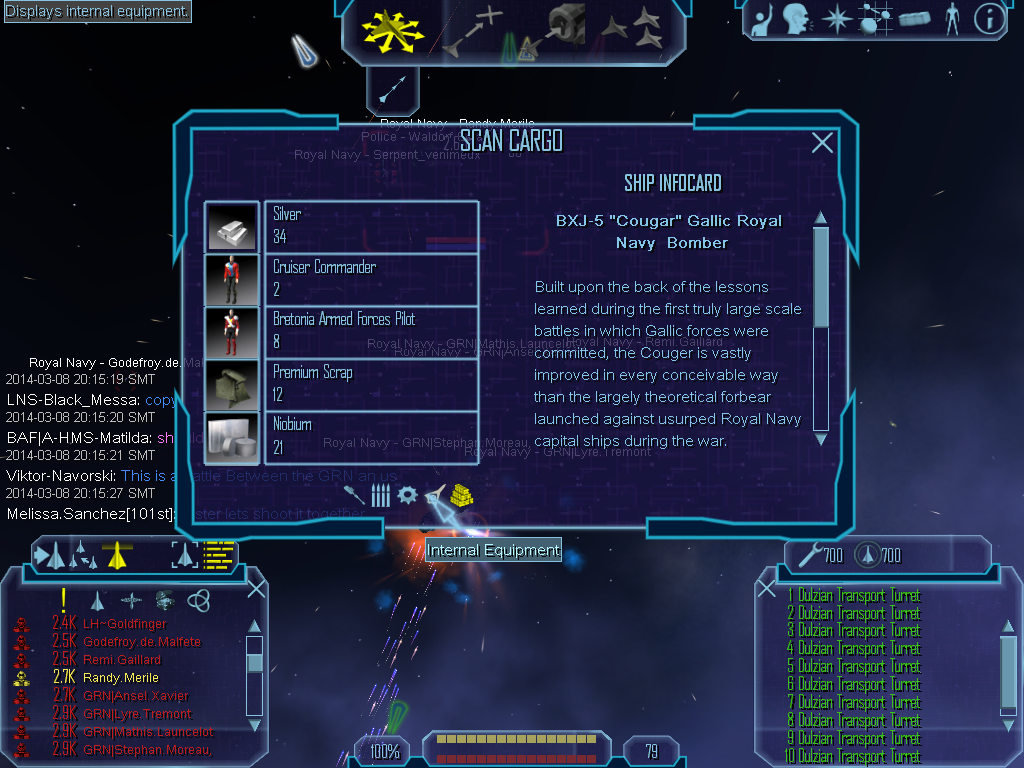Open the information icon in top bar
The image size is (1024, 768).
[x=989, y=19]
